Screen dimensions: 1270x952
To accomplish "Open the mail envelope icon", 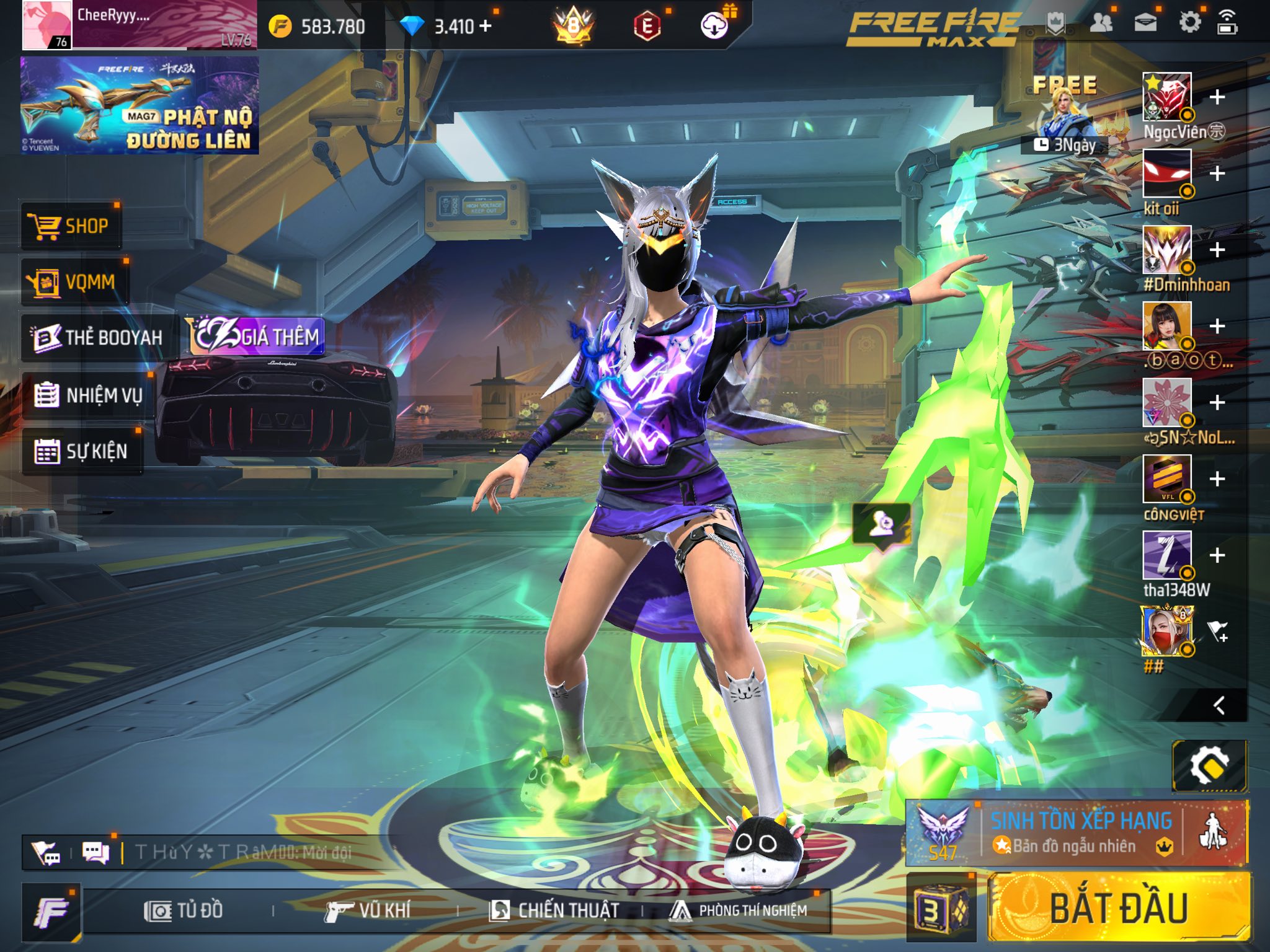I will [1145, 24].
